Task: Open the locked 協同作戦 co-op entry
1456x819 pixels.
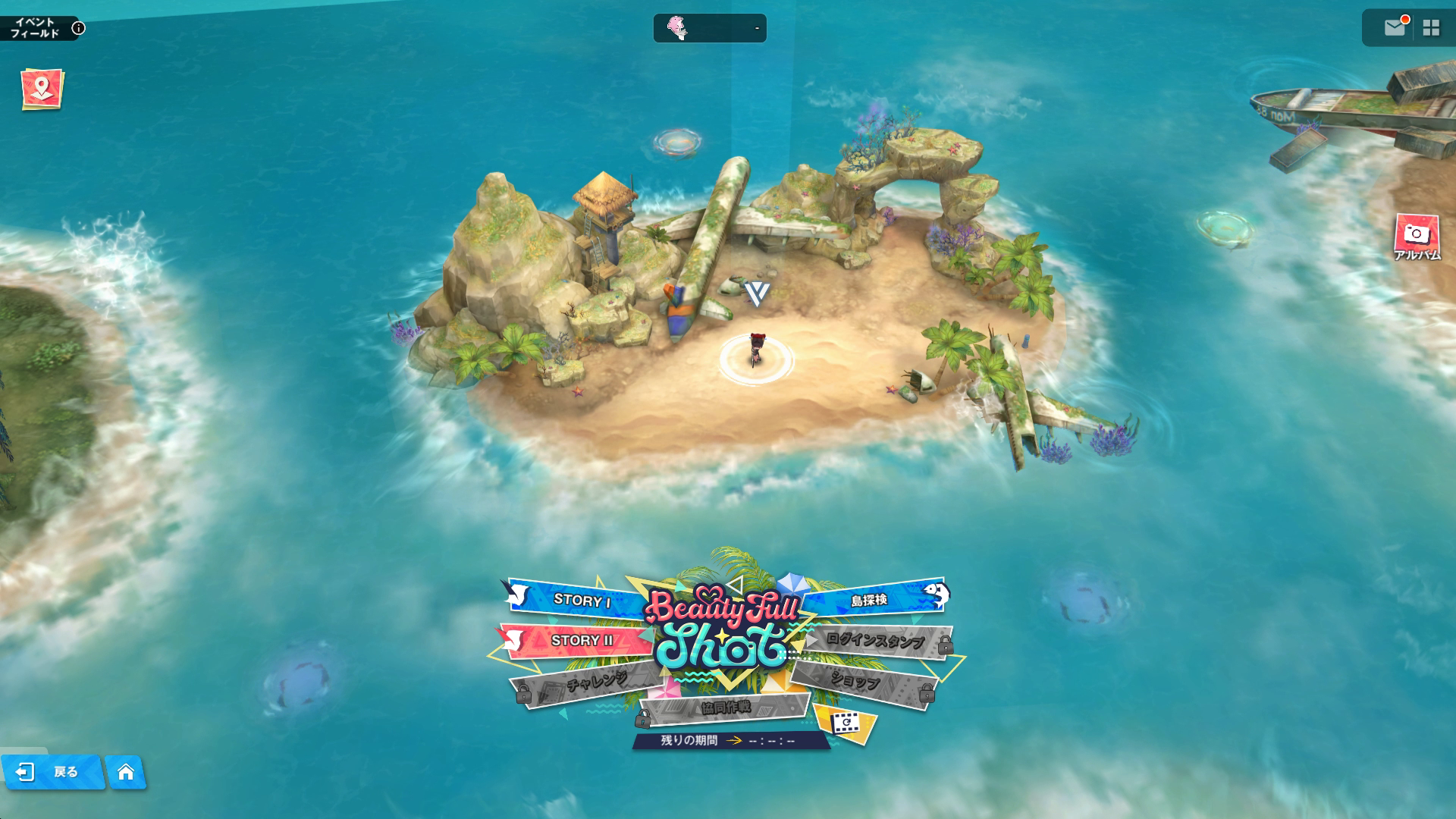Action: coord(725,708)
